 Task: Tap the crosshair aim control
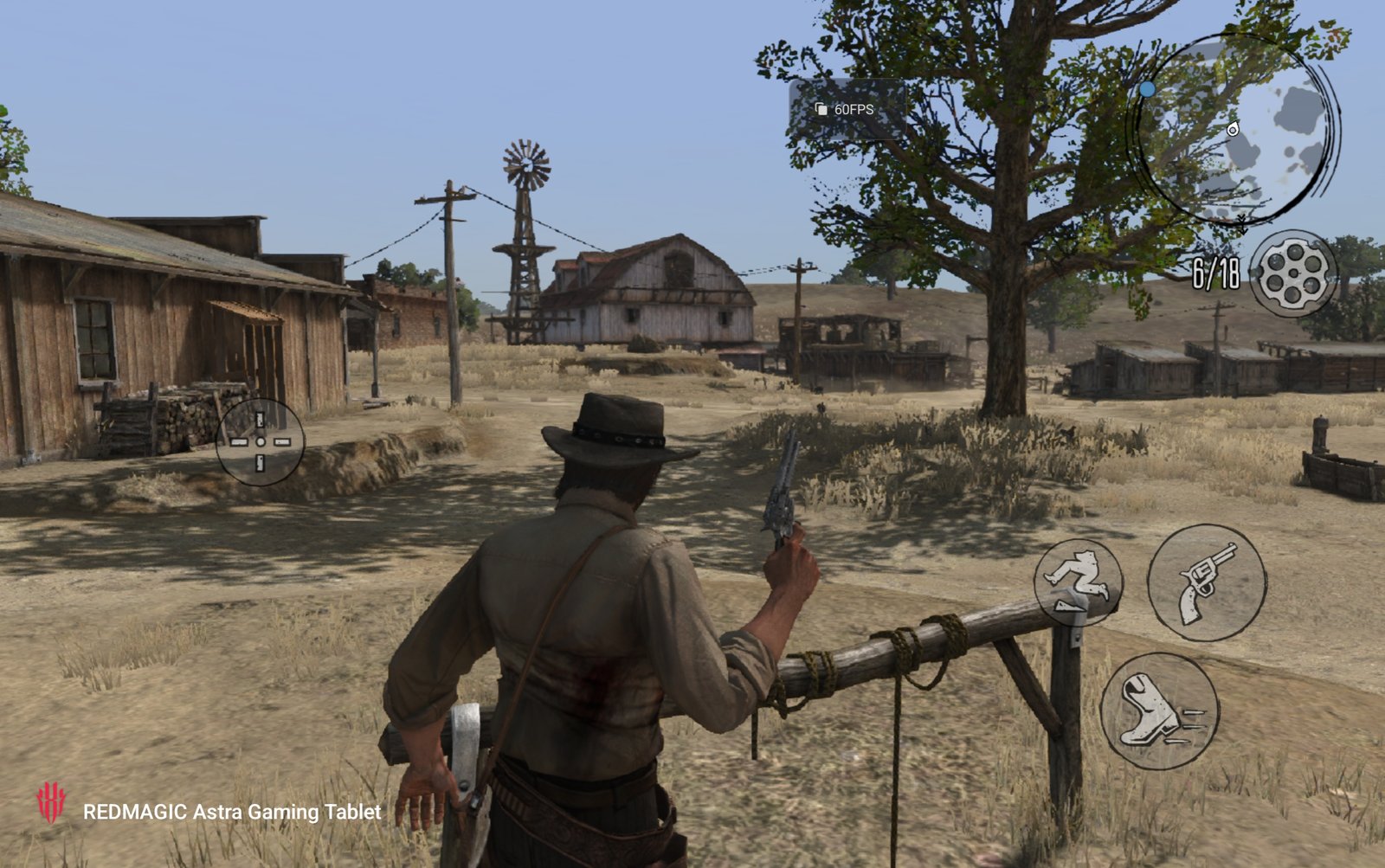[260, 441]
